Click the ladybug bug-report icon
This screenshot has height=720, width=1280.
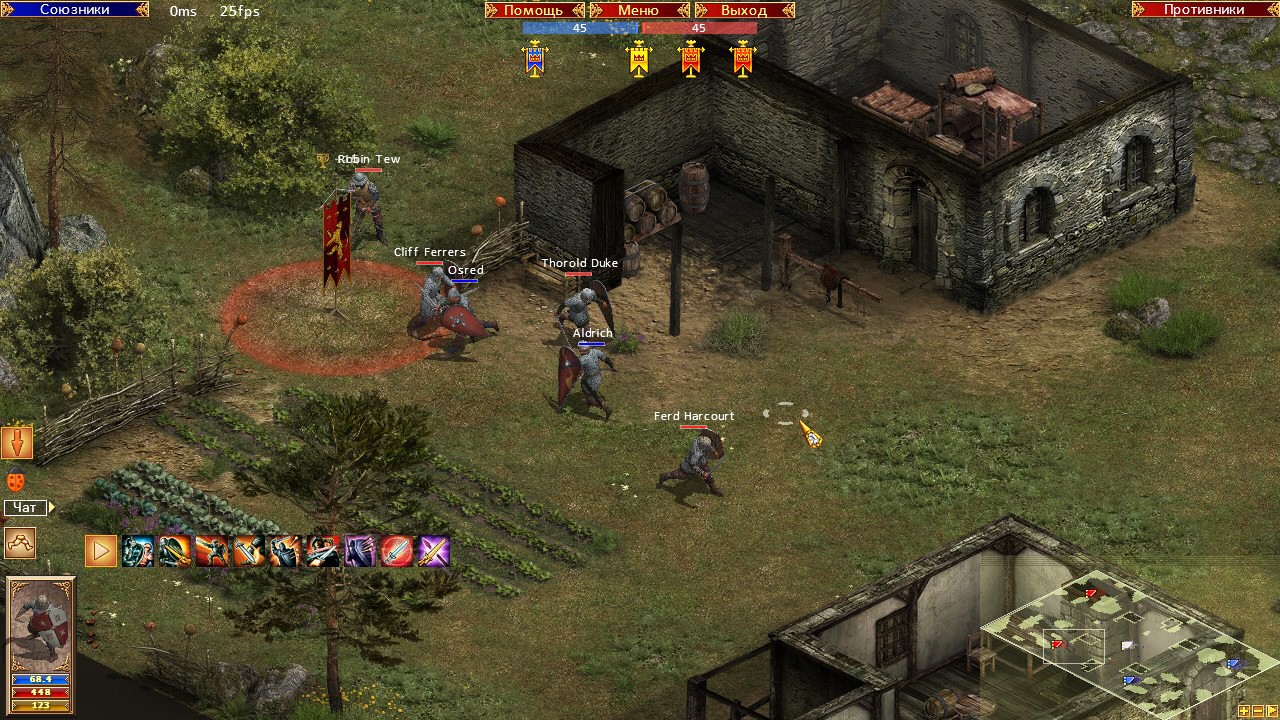point(16,479)
